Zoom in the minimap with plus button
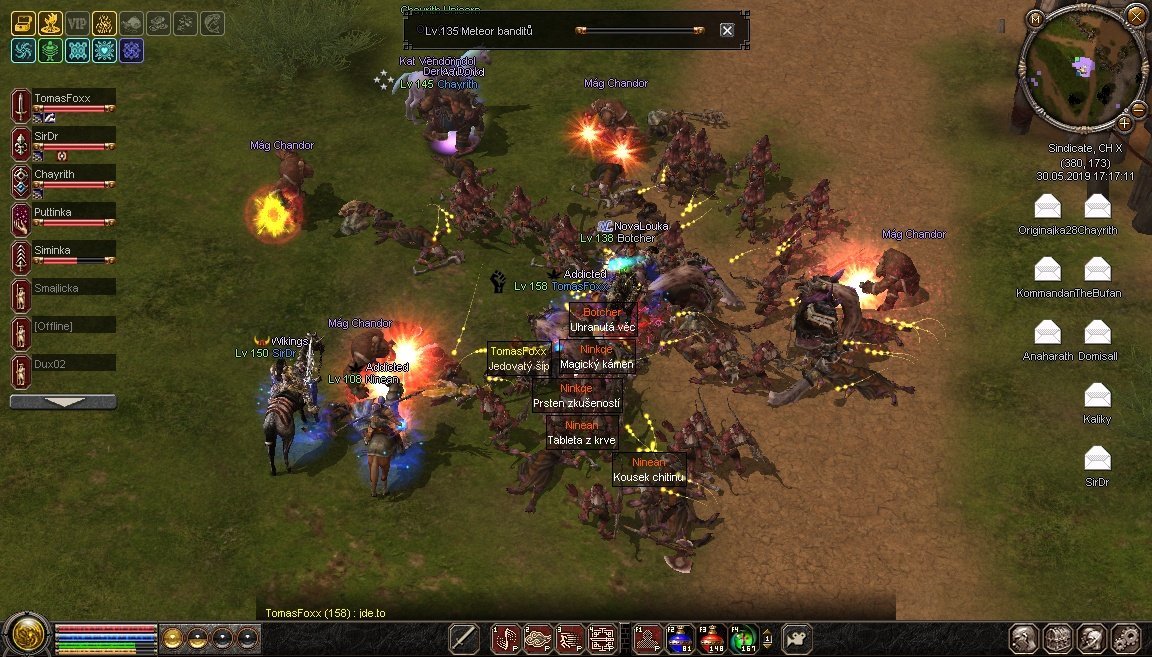Viewport: 1152px width, 657px height. pyautogui.click(x=1125, y=124)
